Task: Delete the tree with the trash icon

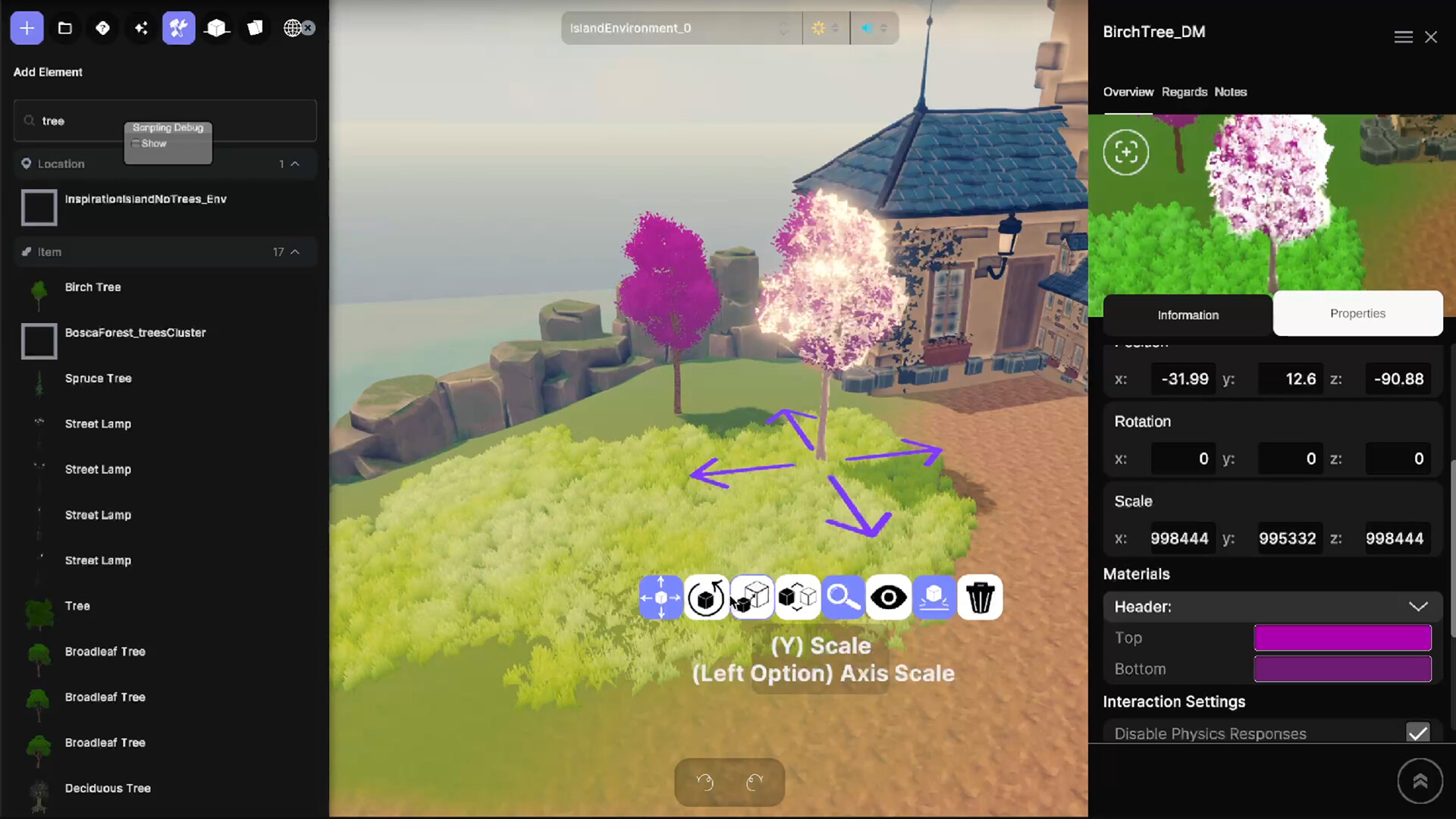Action: (980, 598)
